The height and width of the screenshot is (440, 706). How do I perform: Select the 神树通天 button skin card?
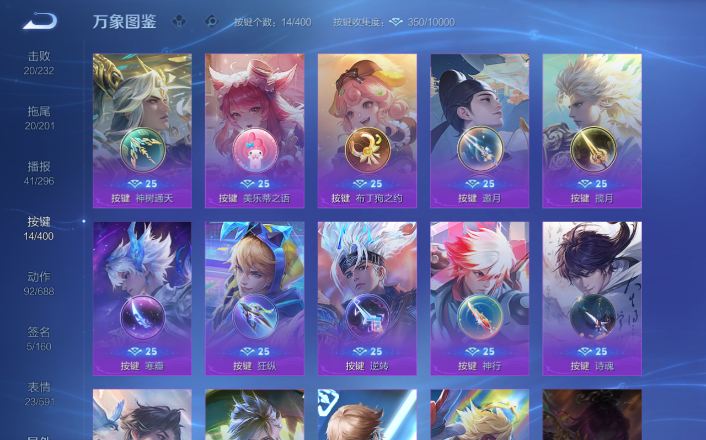(142, 130)
